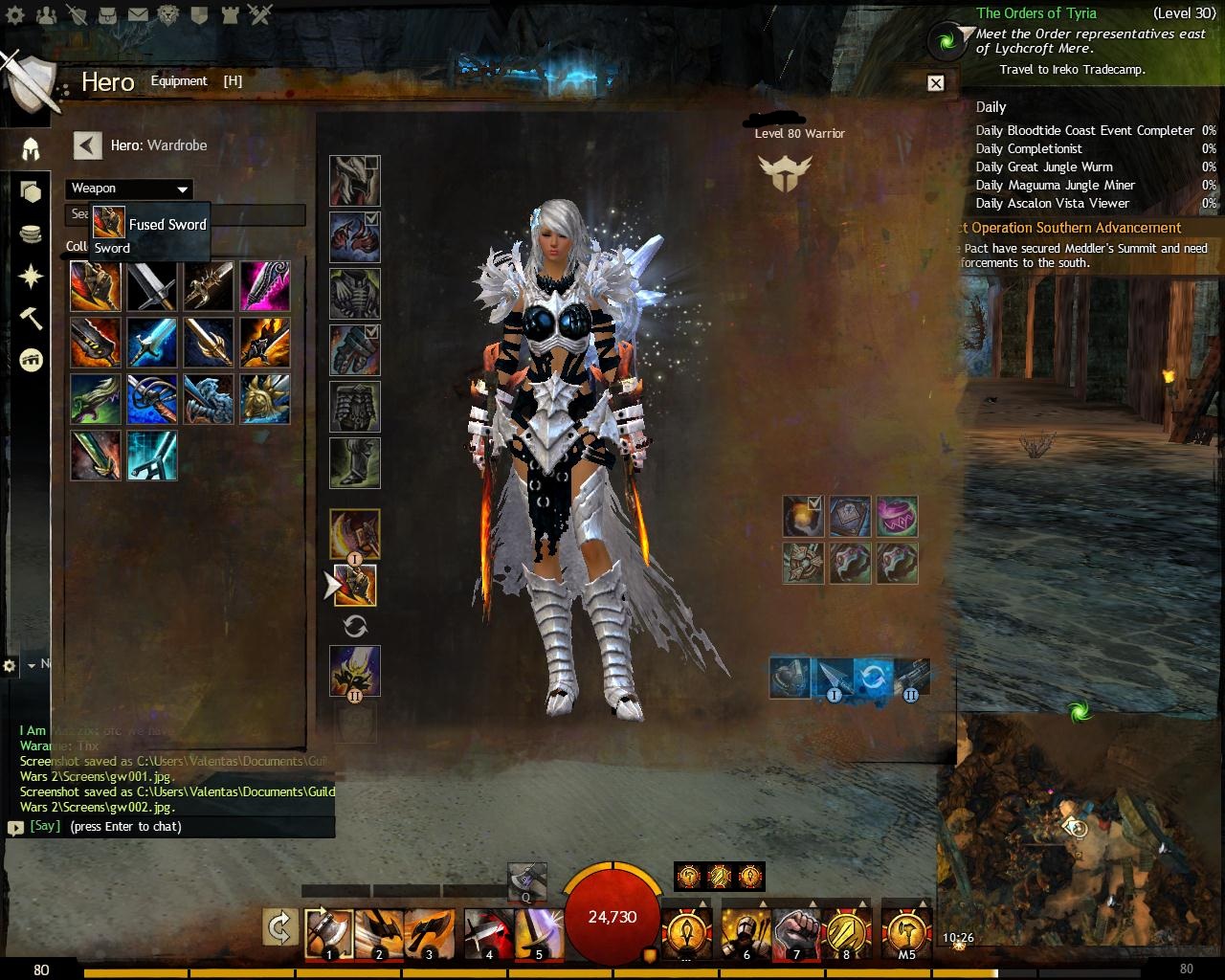
Task: Select the pink glowing weapon skin
Action: tap(264, 286)
